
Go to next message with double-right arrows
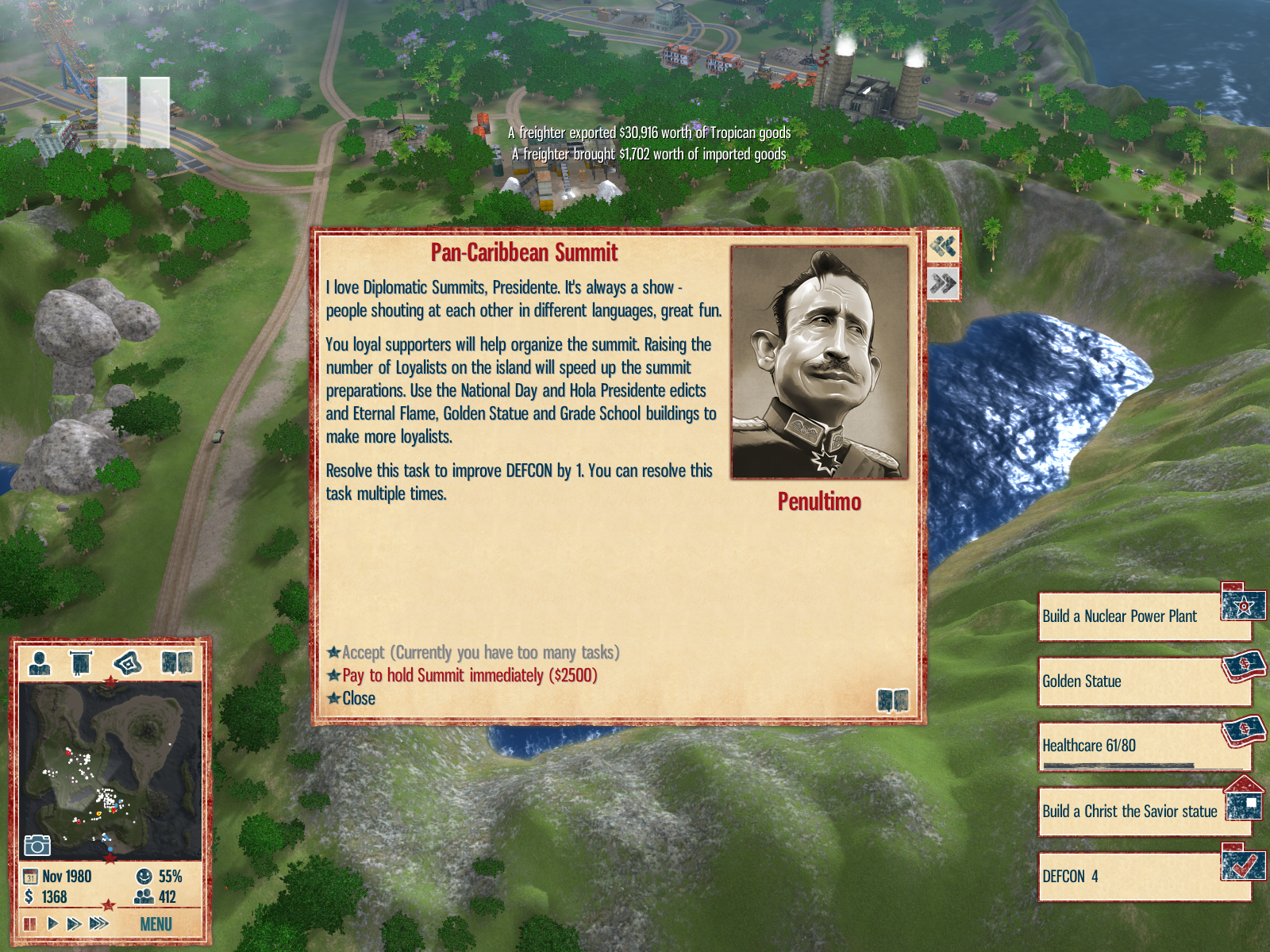[943, 283]
